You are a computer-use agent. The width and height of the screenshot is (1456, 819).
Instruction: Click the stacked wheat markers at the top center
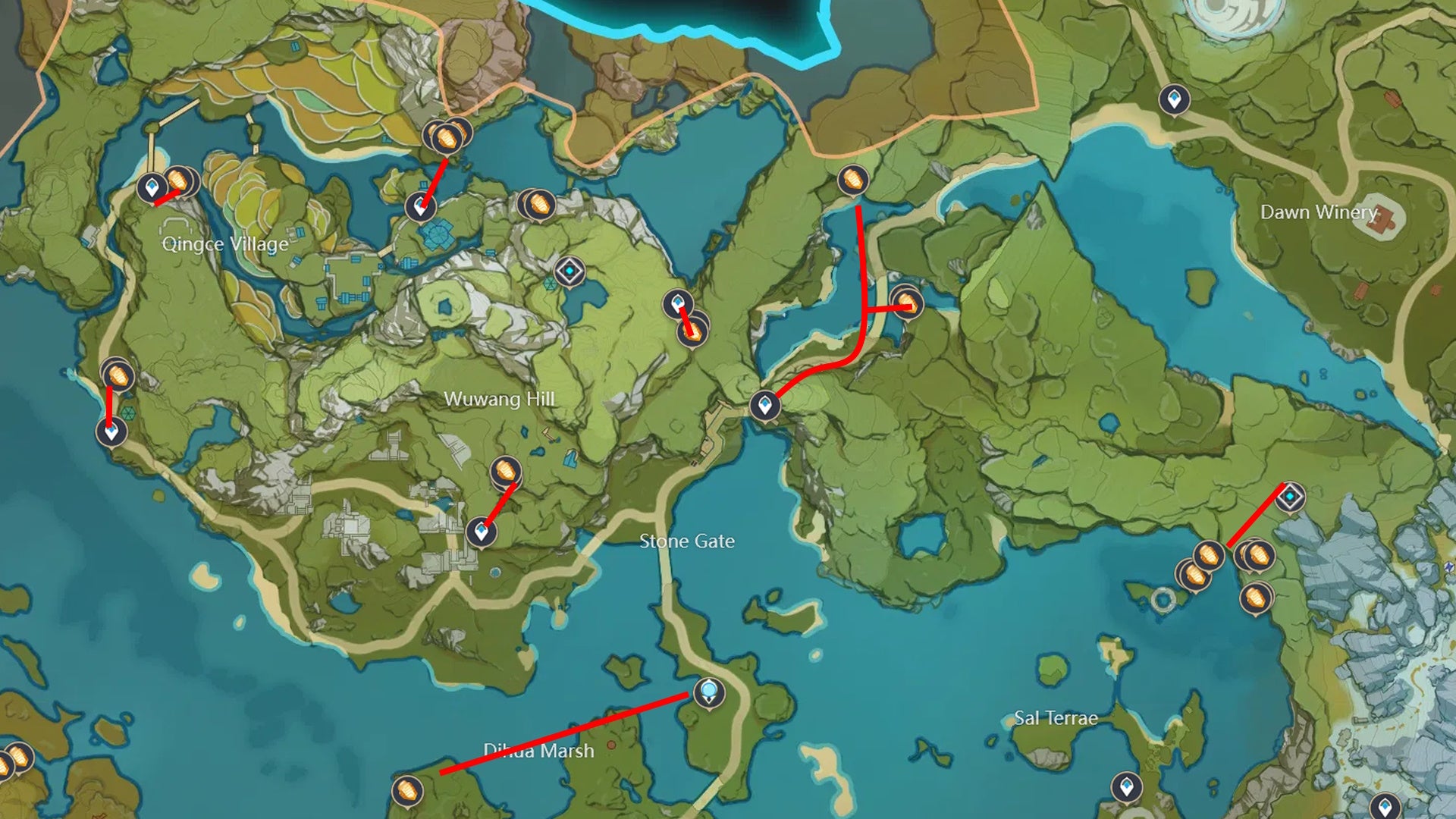[447, 139]
